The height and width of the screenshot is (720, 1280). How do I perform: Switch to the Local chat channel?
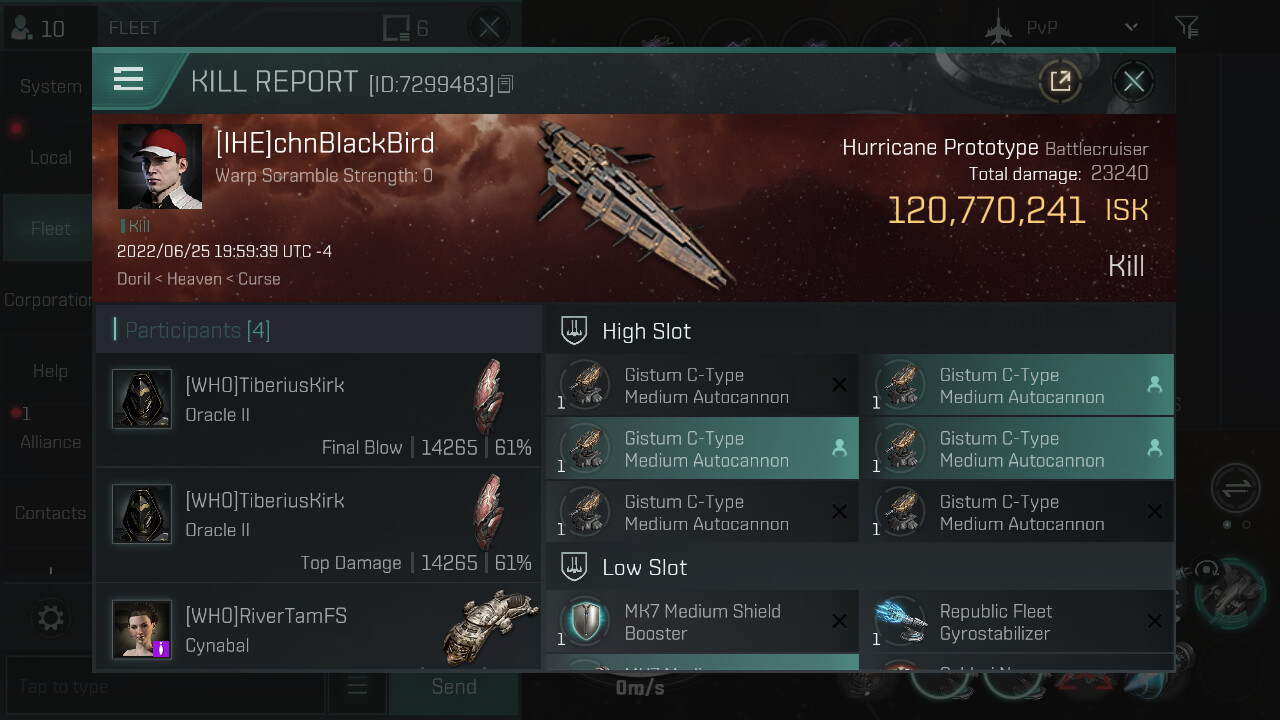pos(50,158)
